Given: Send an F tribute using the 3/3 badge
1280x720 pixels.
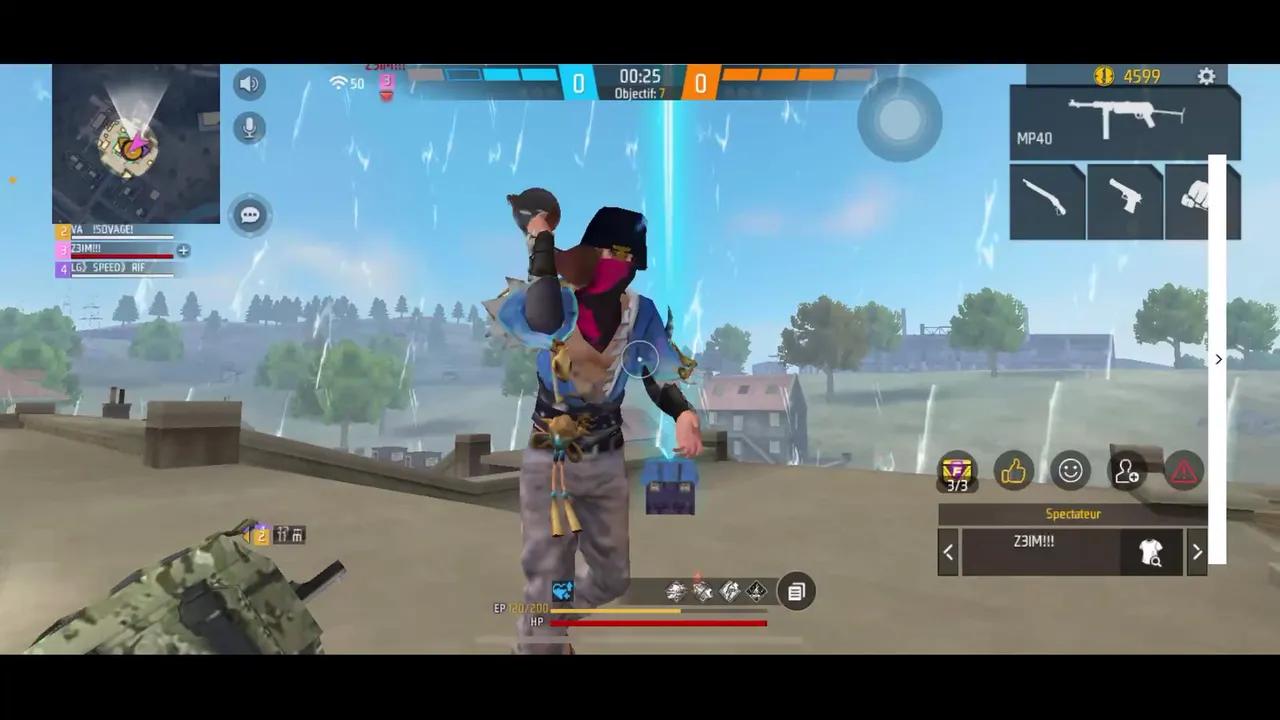Looking at the screenshot, I should 956,471.
